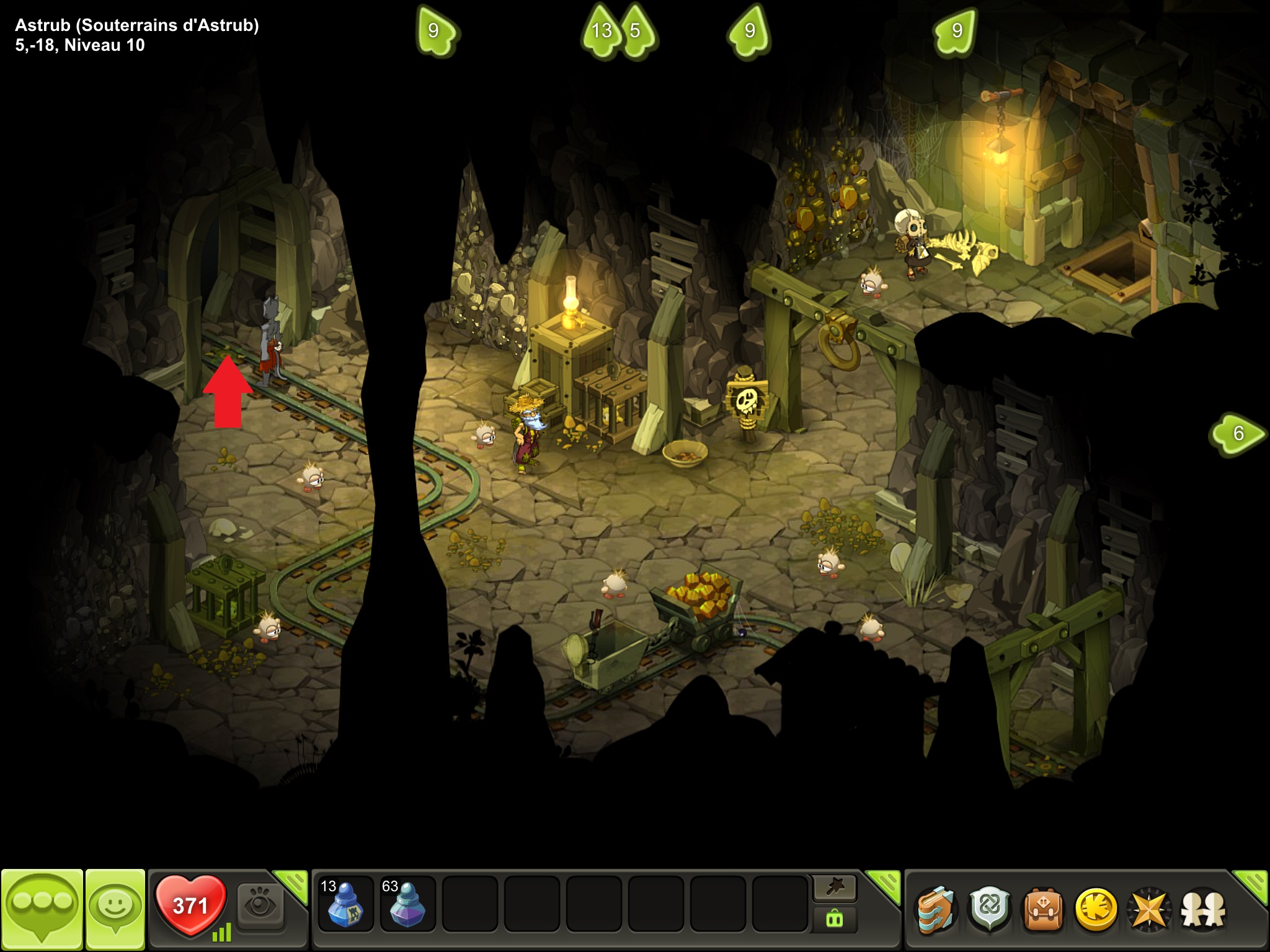The width and height of the screenshot is (1270, 952).
Task: Open the silver knot shield menu
Action: click(990, 910)
